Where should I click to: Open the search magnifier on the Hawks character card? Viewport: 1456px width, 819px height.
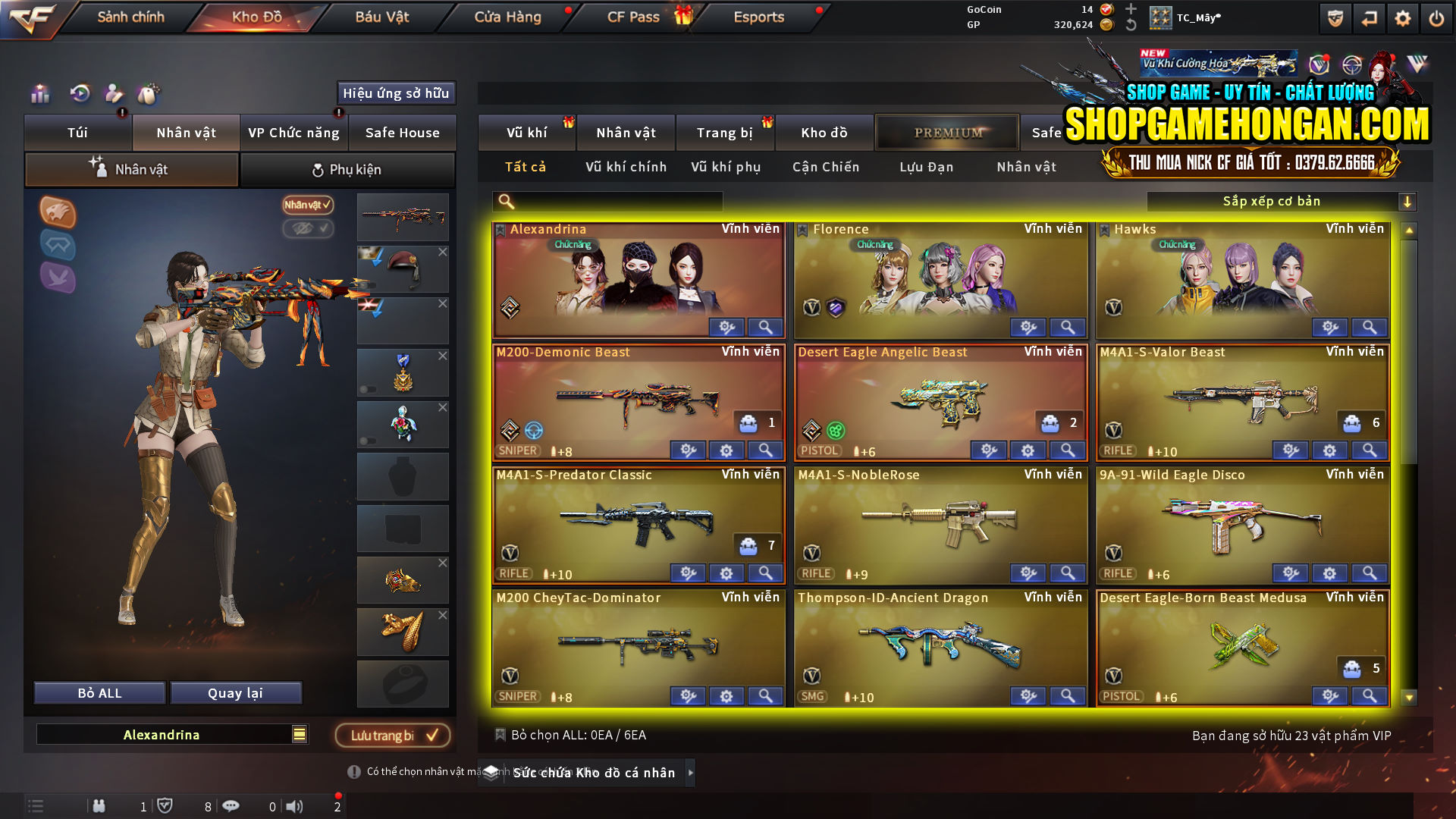(1368, 327)
